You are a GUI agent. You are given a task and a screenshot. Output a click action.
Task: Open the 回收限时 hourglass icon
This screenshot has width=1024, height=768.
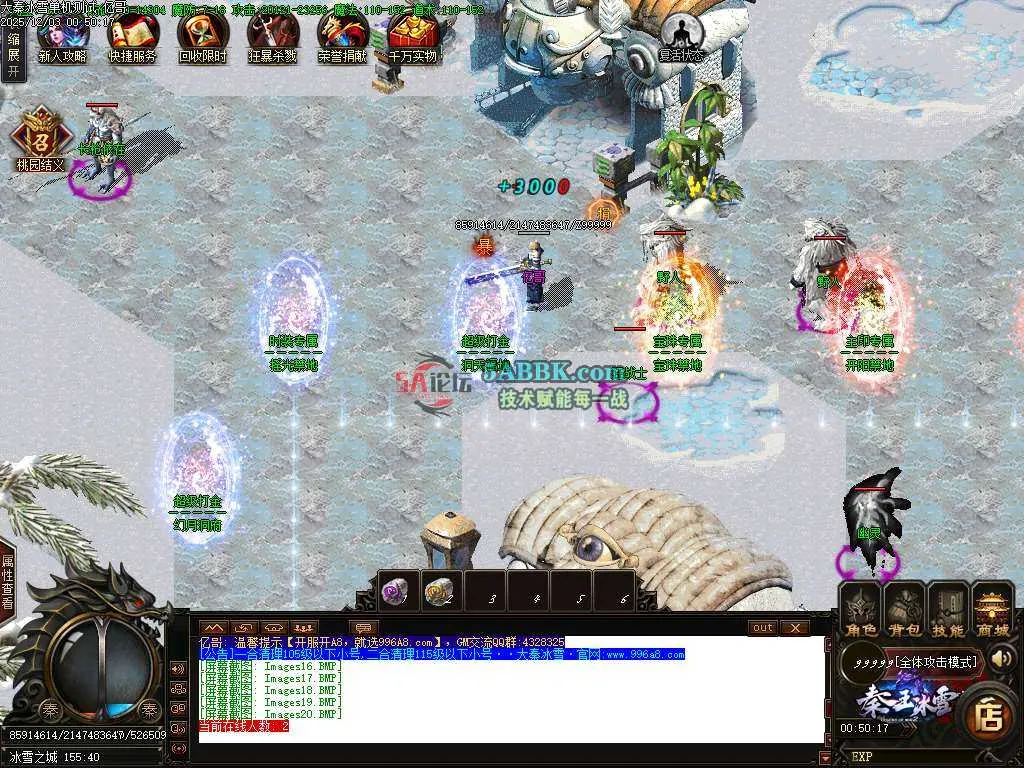click(x=202, y=36)
